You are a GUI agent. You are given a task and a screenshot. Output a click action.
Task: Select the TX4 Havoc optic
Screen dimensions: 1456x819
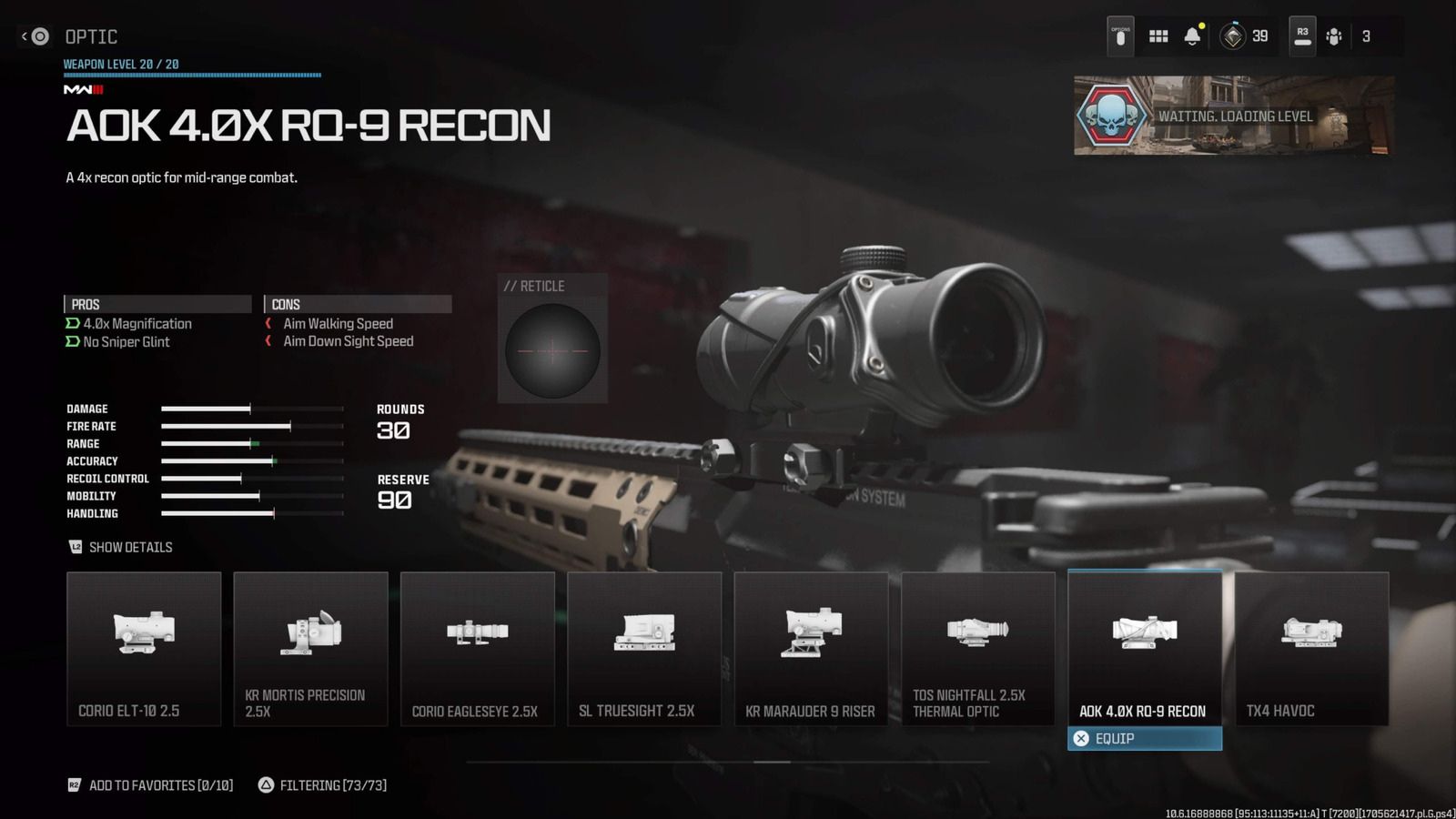[x=1311, y=648]
